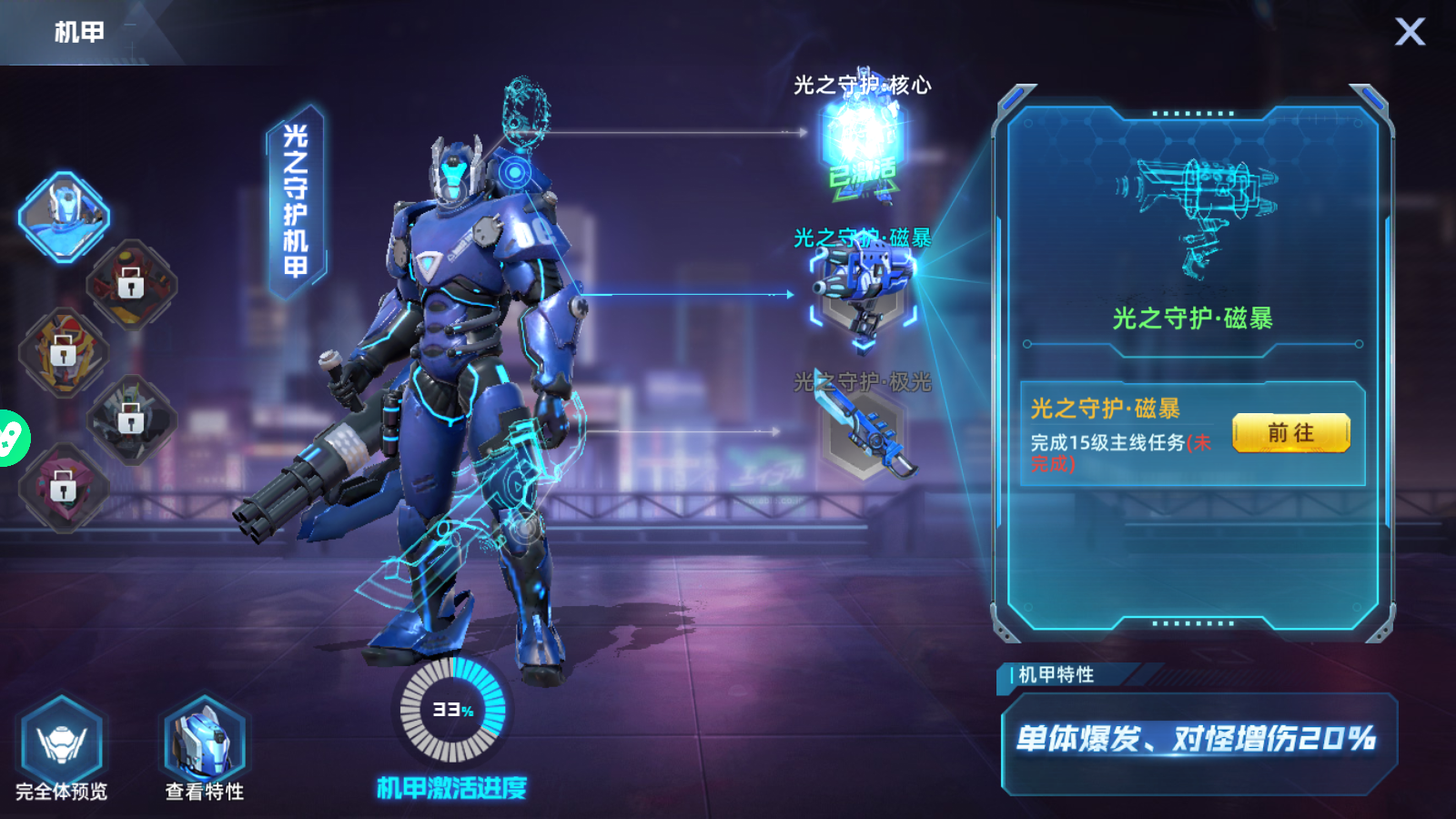Select the locked pink mecha portrait
This screenshot has width=1456, height=819.
(64, 488)
